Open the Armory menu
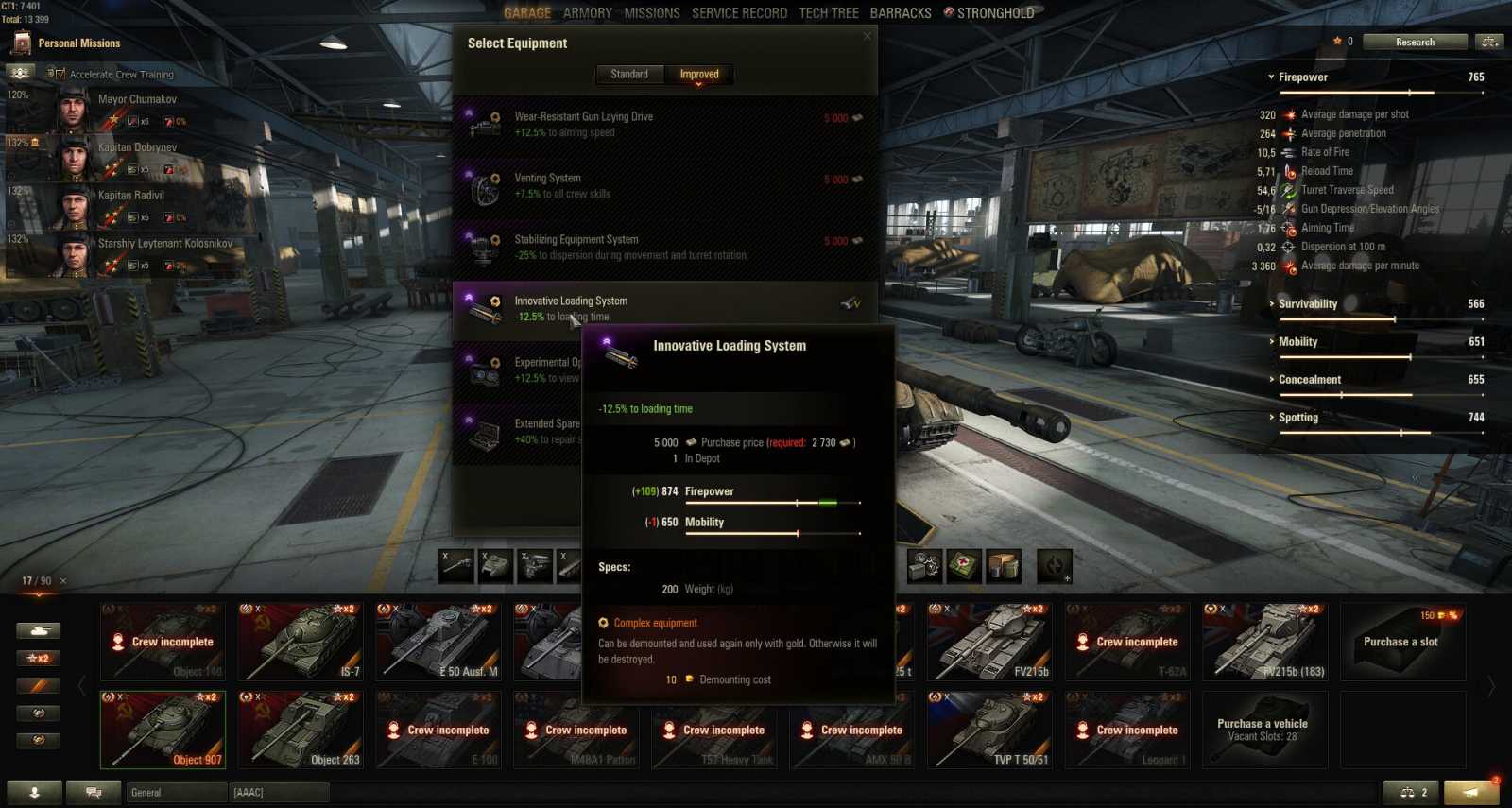 pyautogui.click(x=588, y=13)
